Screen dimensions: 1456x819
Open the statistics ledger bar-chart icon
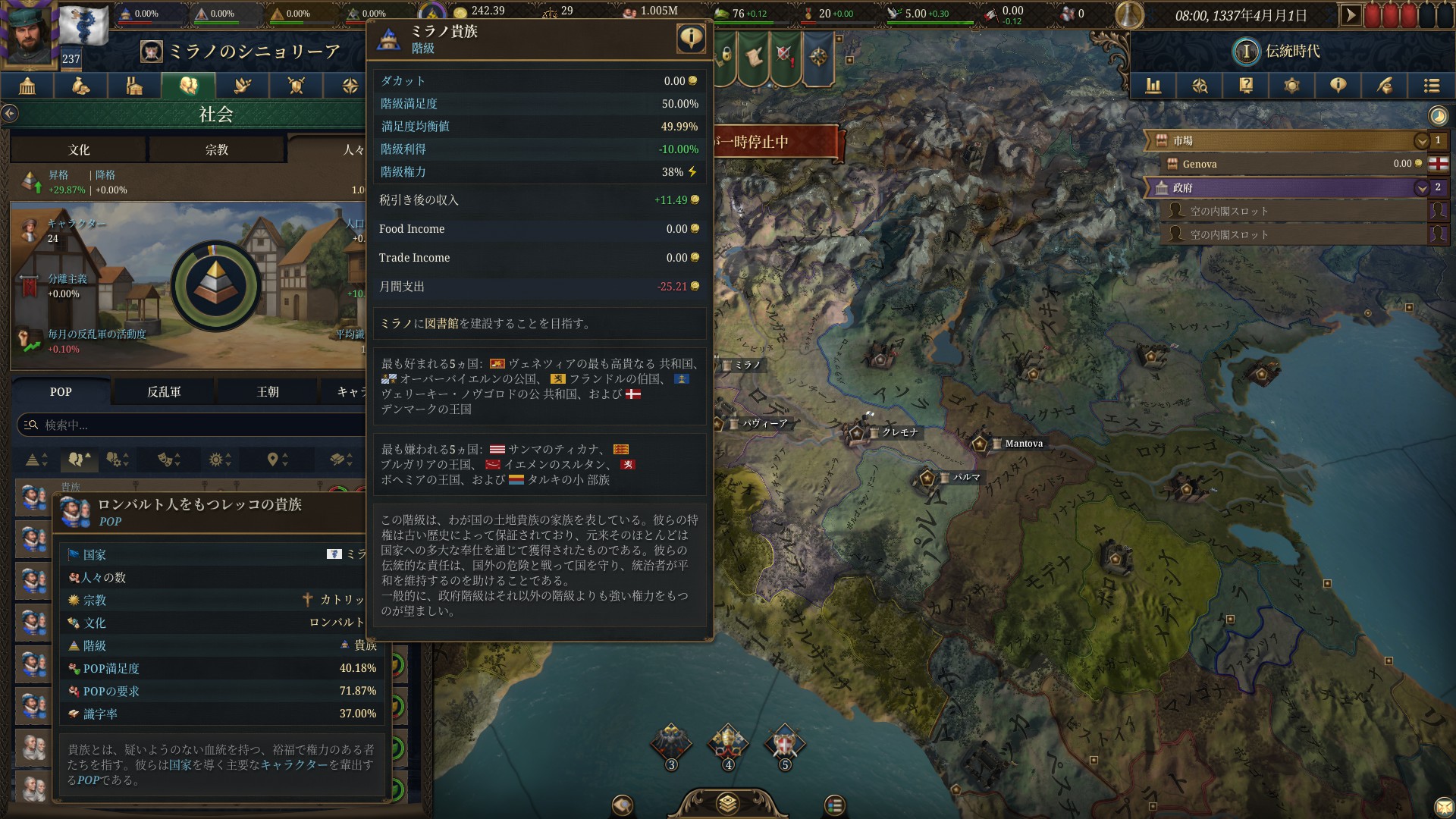click(x=1154, y=86)
